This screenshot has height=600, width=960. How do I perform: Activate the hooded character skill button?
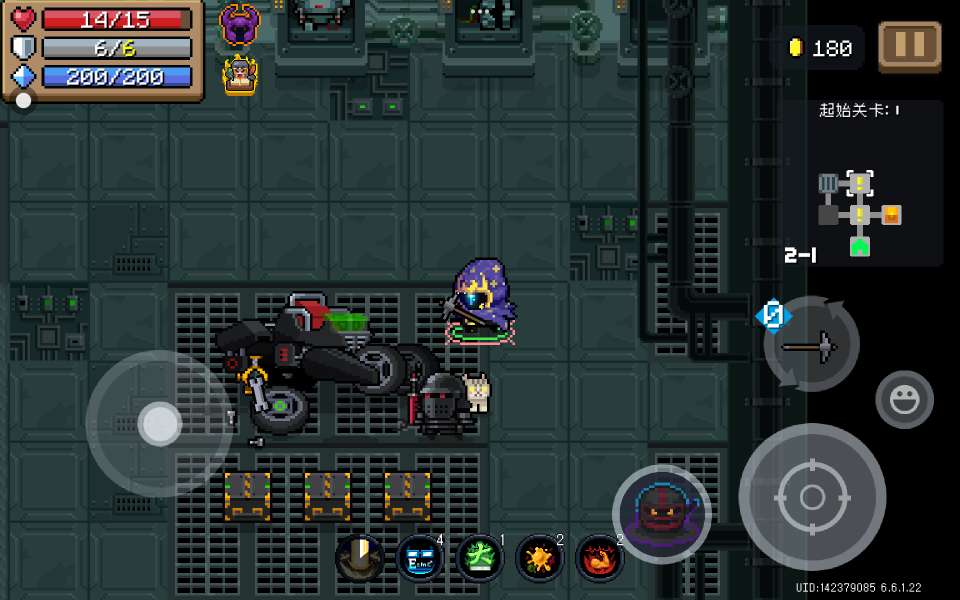point(661,514)
